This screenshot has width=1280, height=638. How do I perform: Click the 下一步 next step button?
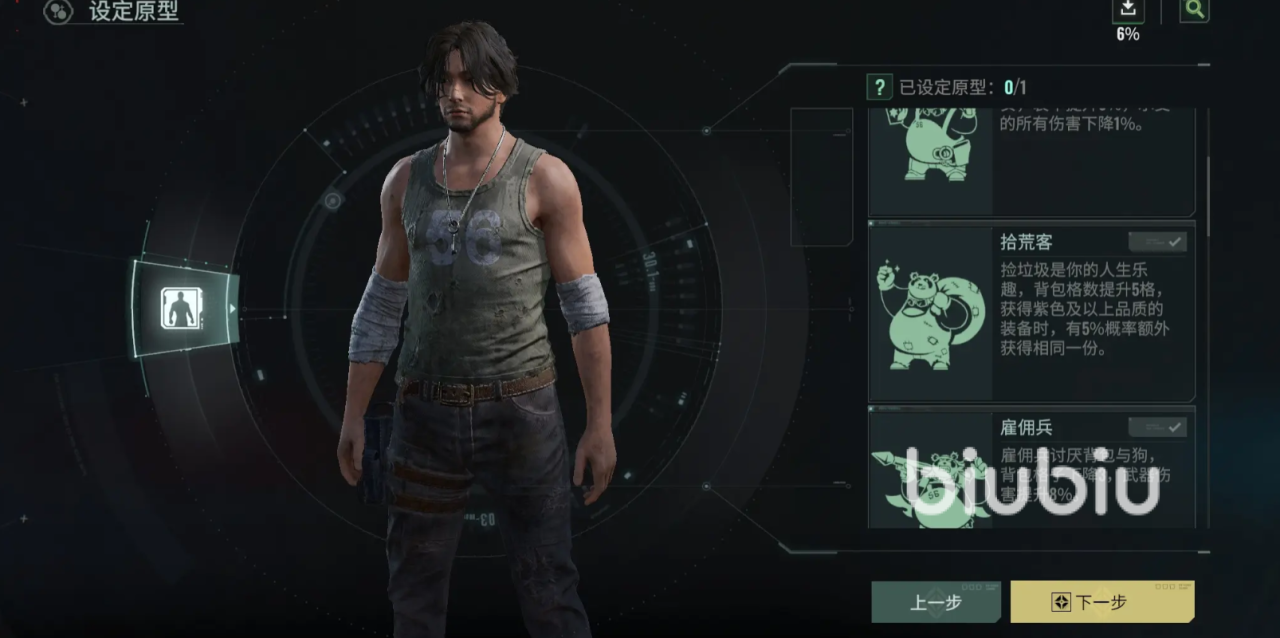1101,602
